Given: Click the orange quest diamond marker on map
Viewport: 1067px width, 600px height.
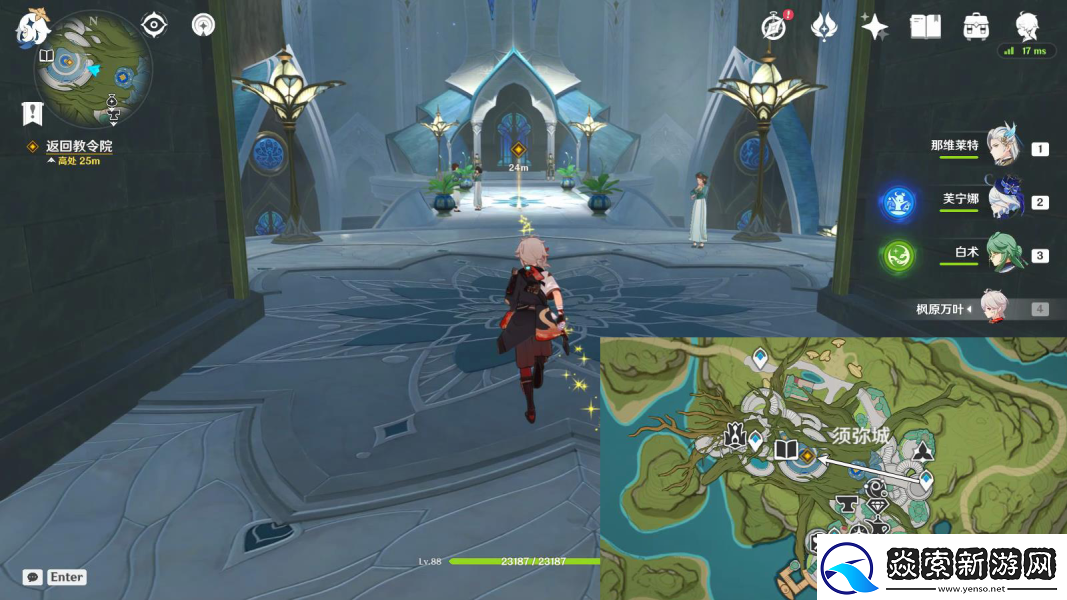Looking at the screenshot, I should click(808, 456).
